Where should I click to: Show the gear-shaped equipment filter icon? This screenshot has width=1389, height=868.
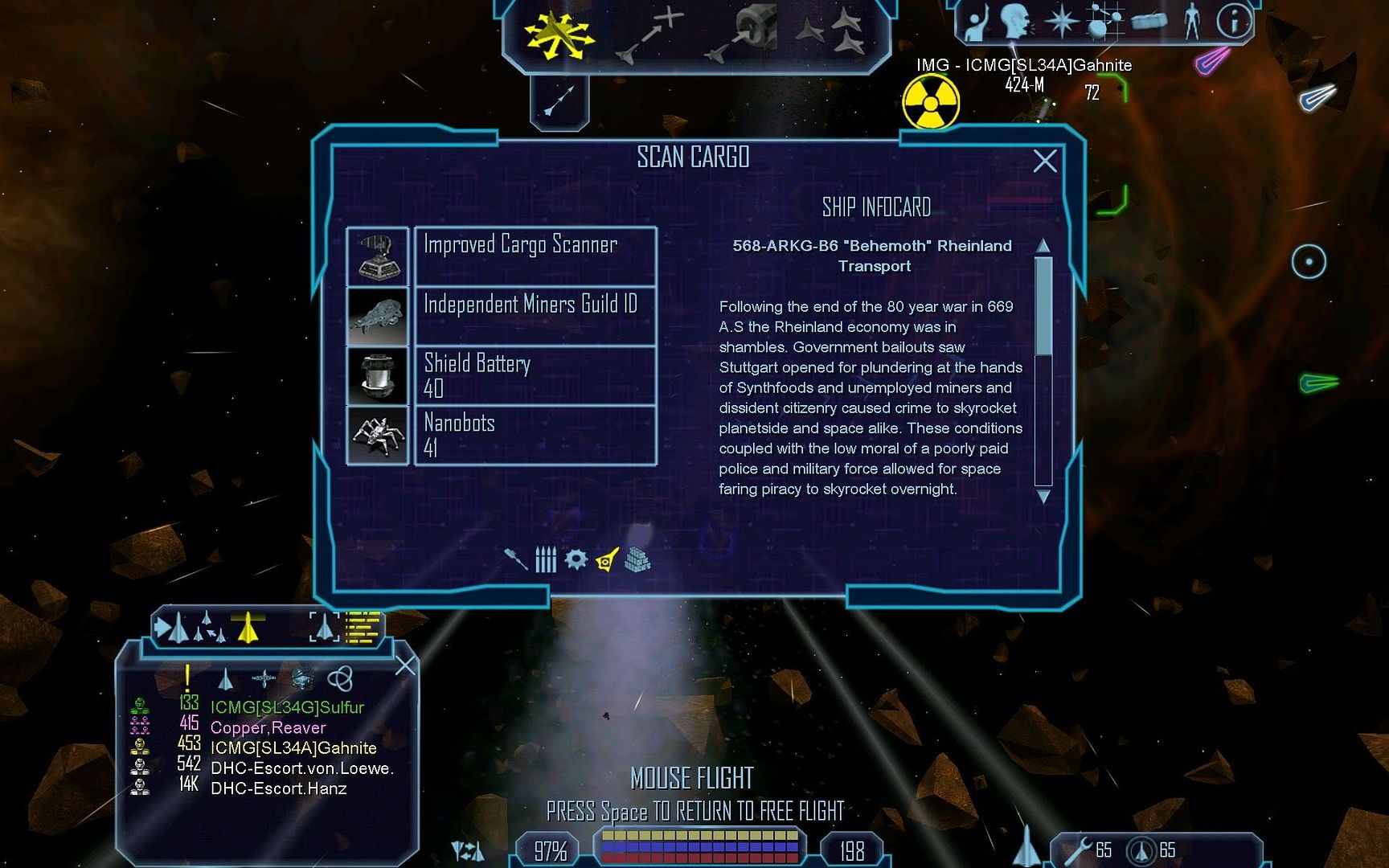coord(576,559)
